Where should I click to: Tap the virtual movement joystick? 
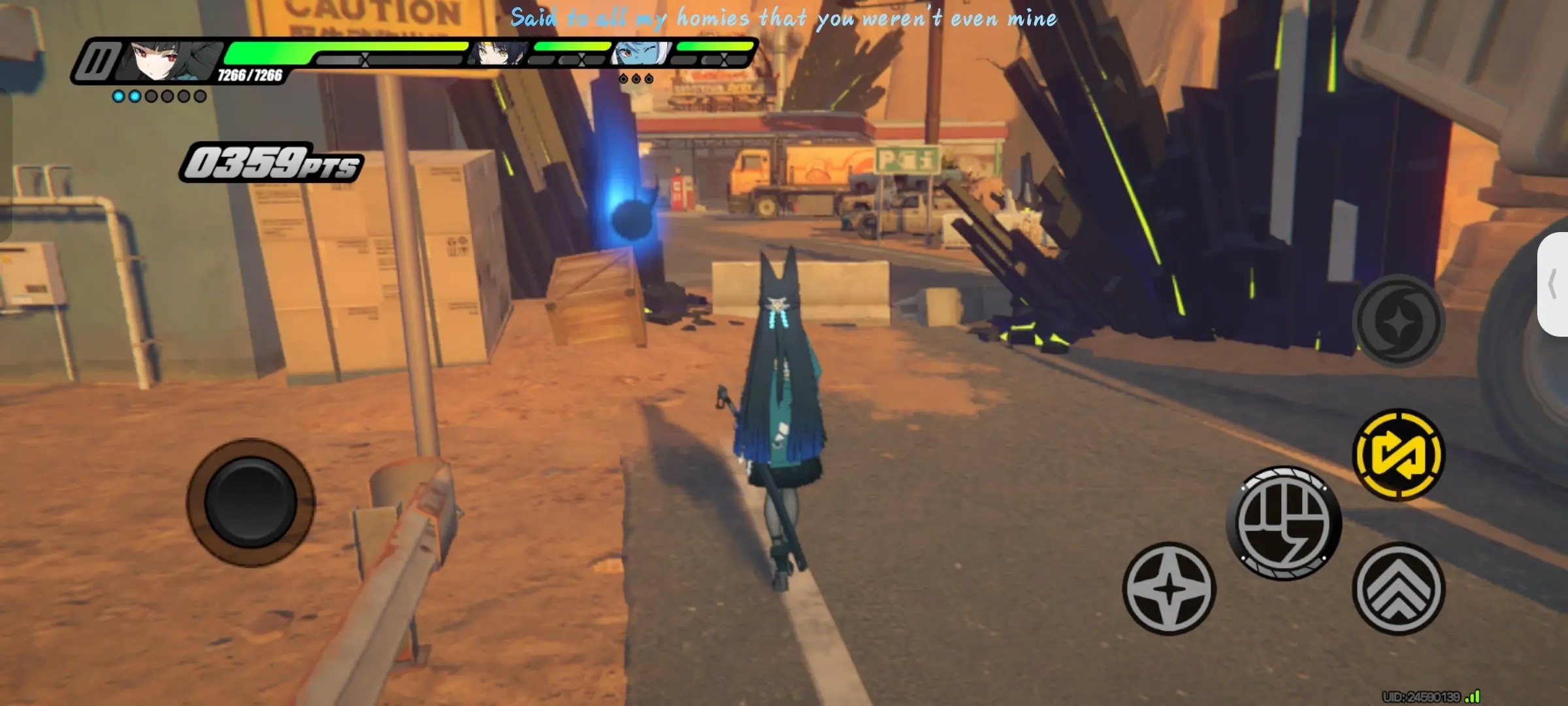251,502
